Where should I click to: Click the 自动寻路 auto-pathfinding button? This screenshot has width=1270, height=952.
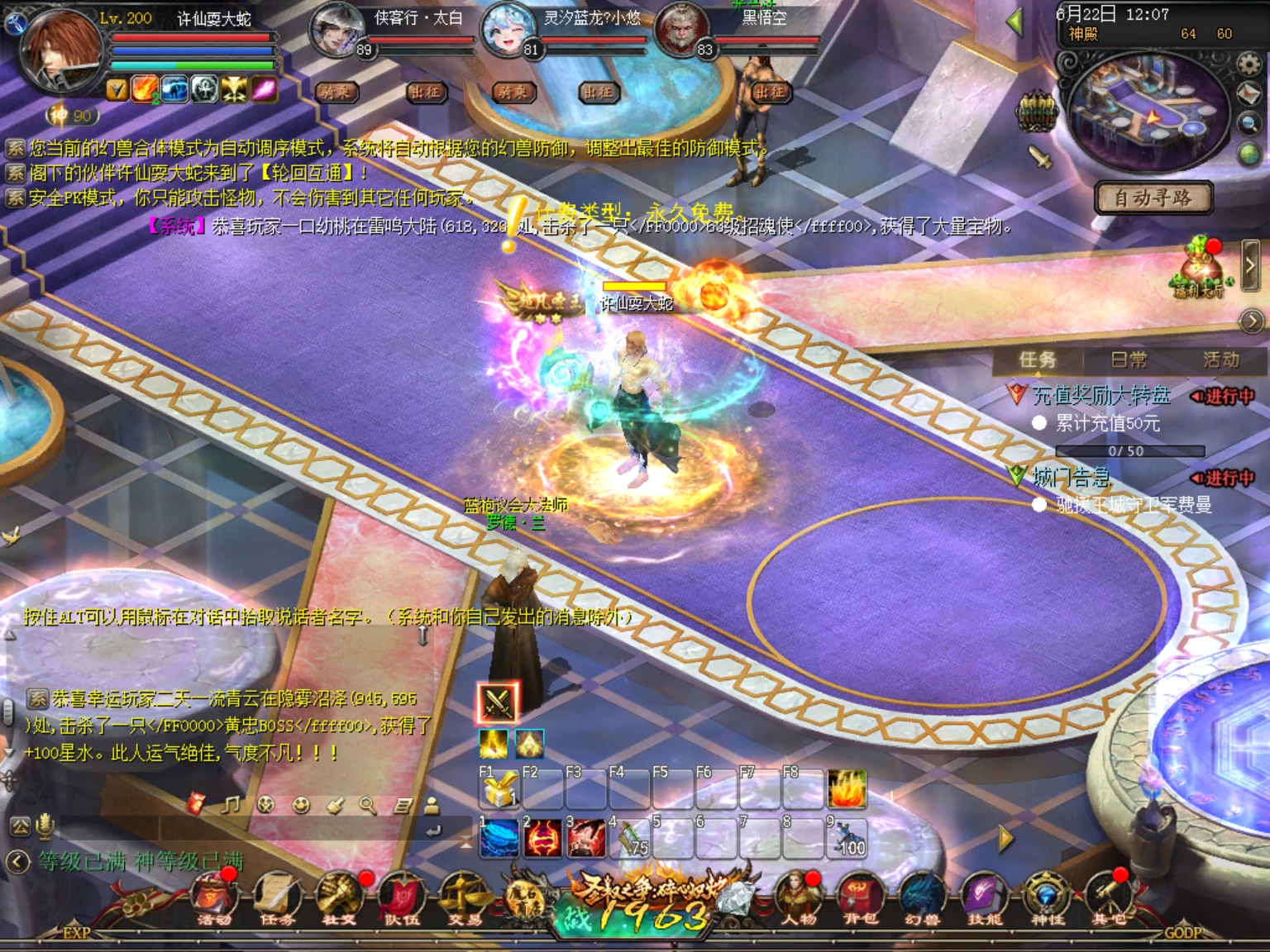coord(1153,199)
